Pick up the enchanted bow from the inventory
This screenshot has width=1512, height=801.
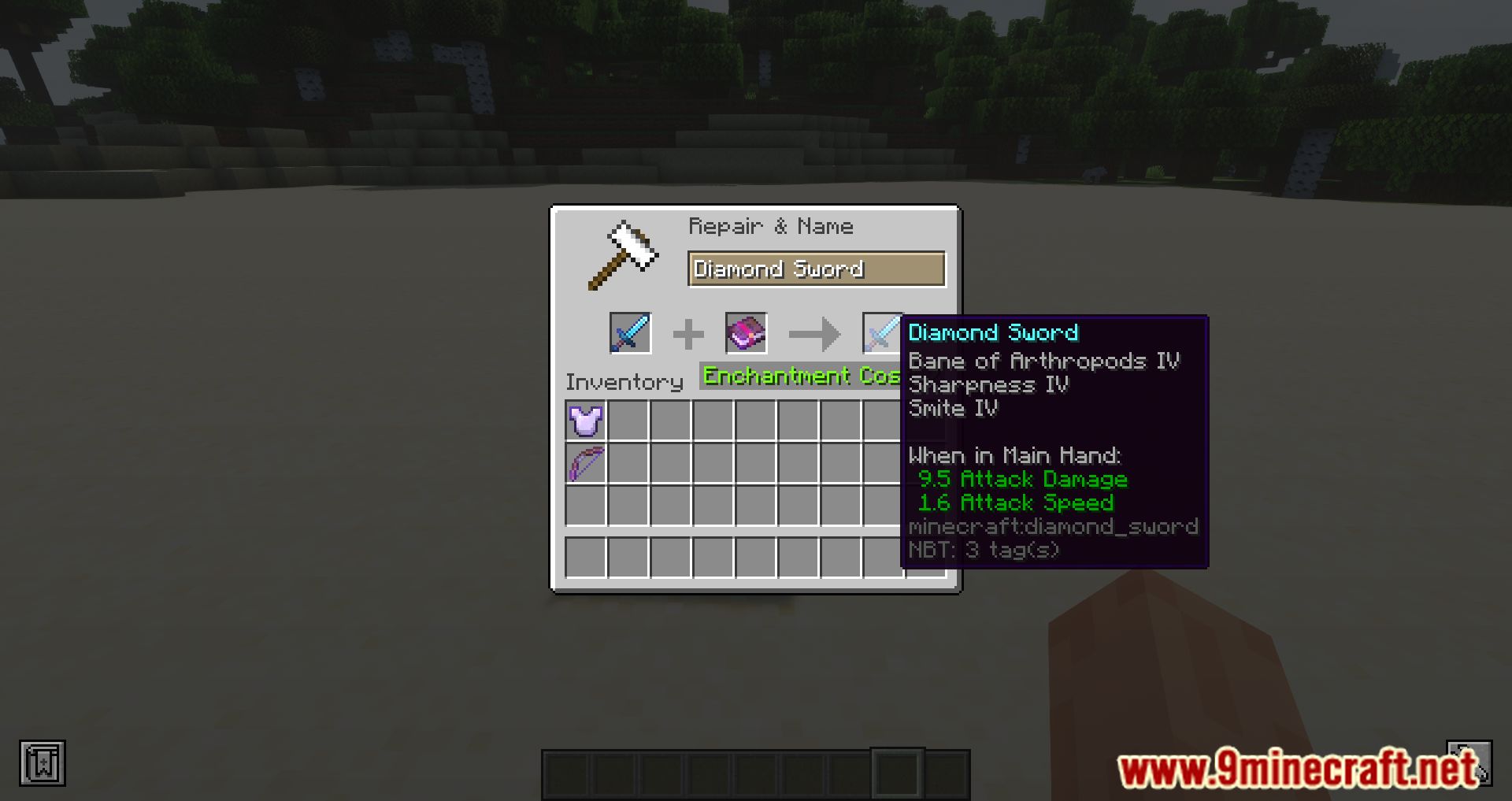(584, 464)
